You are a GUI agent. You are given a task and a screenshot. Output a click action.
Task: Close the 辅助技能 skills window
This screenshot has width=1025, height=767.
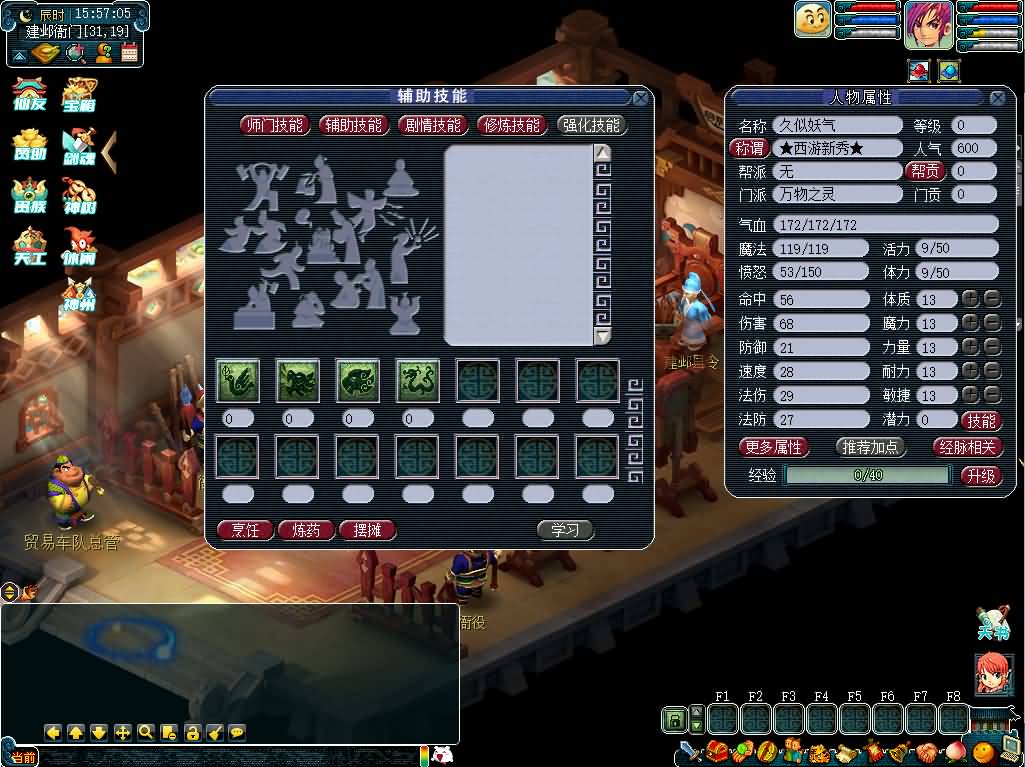(x=640, y=98)
